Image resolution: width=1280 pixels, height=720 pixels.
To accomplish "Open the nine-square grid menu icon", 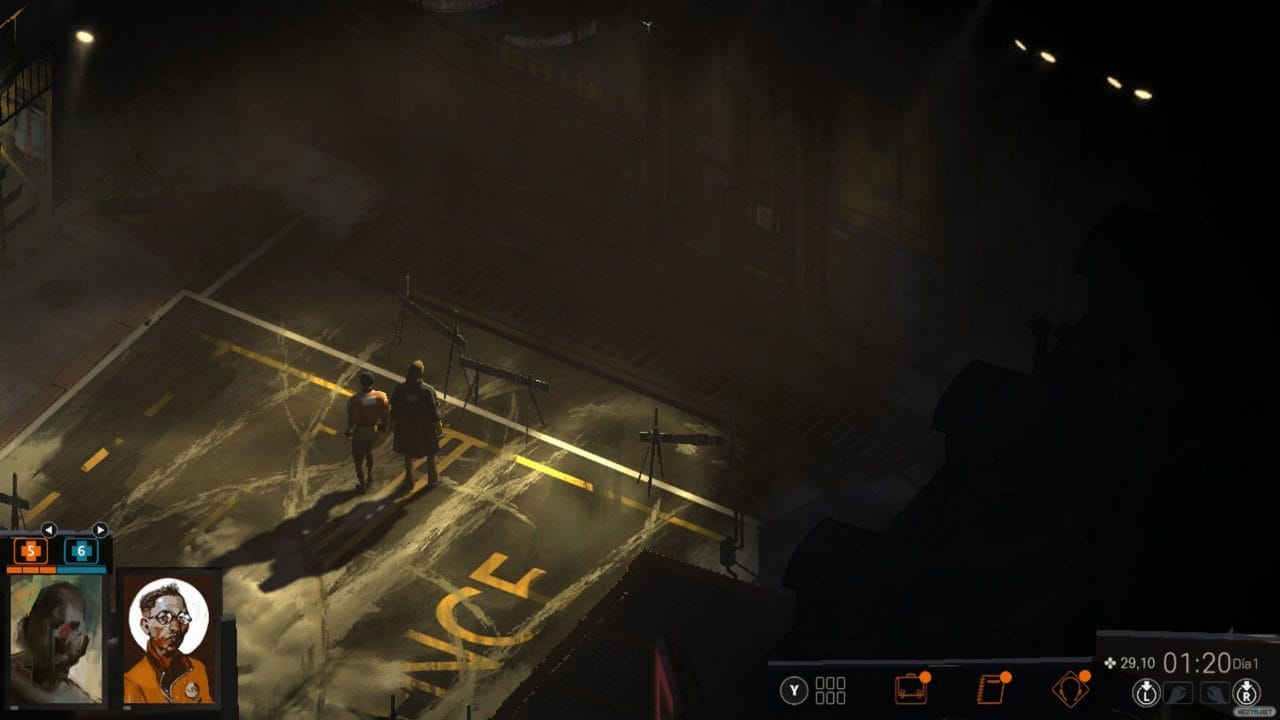I will (x=831, y=688).
